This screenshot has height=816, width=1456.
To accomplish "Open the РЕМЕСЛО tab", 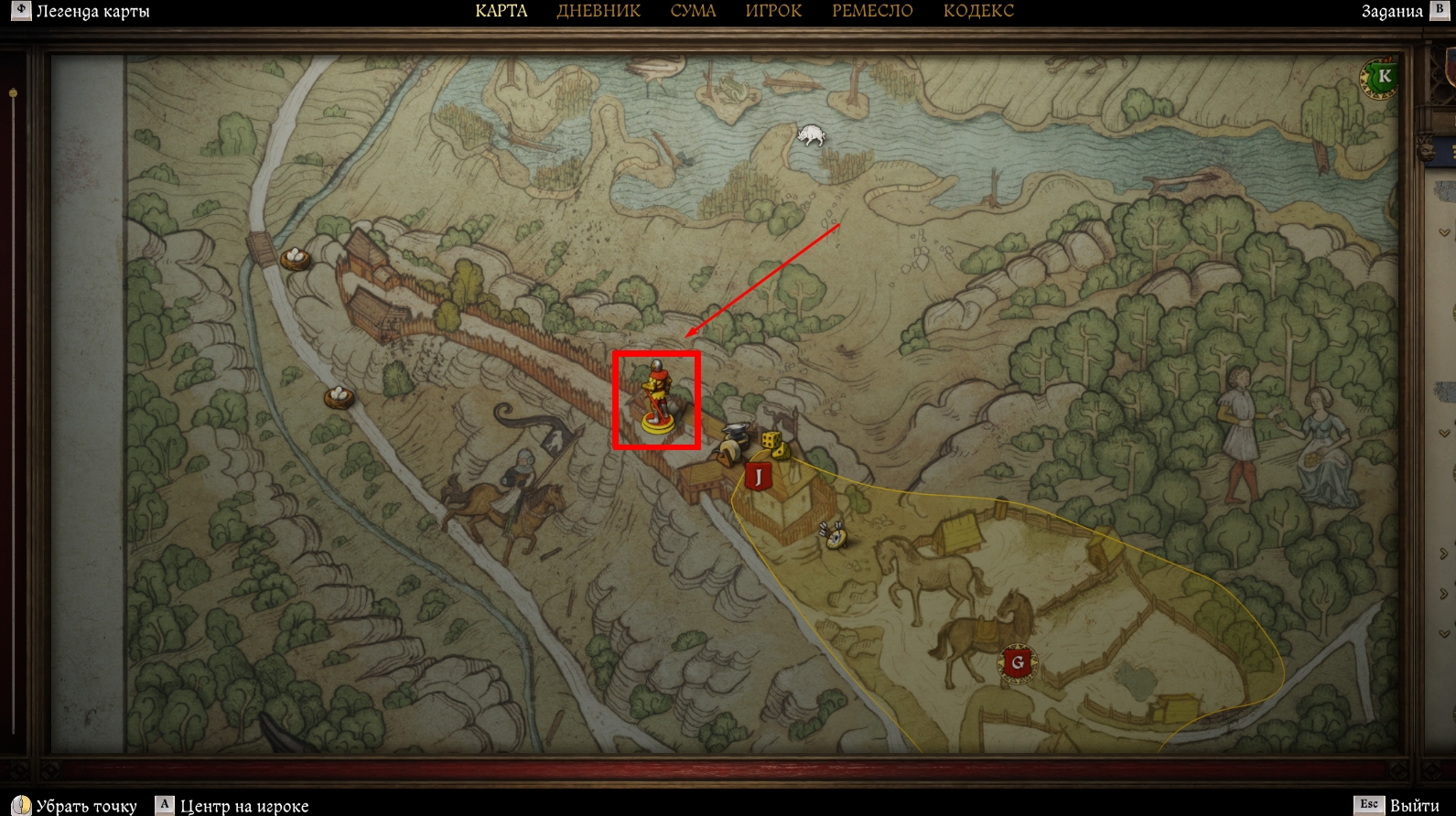I will tap(872, 11).
